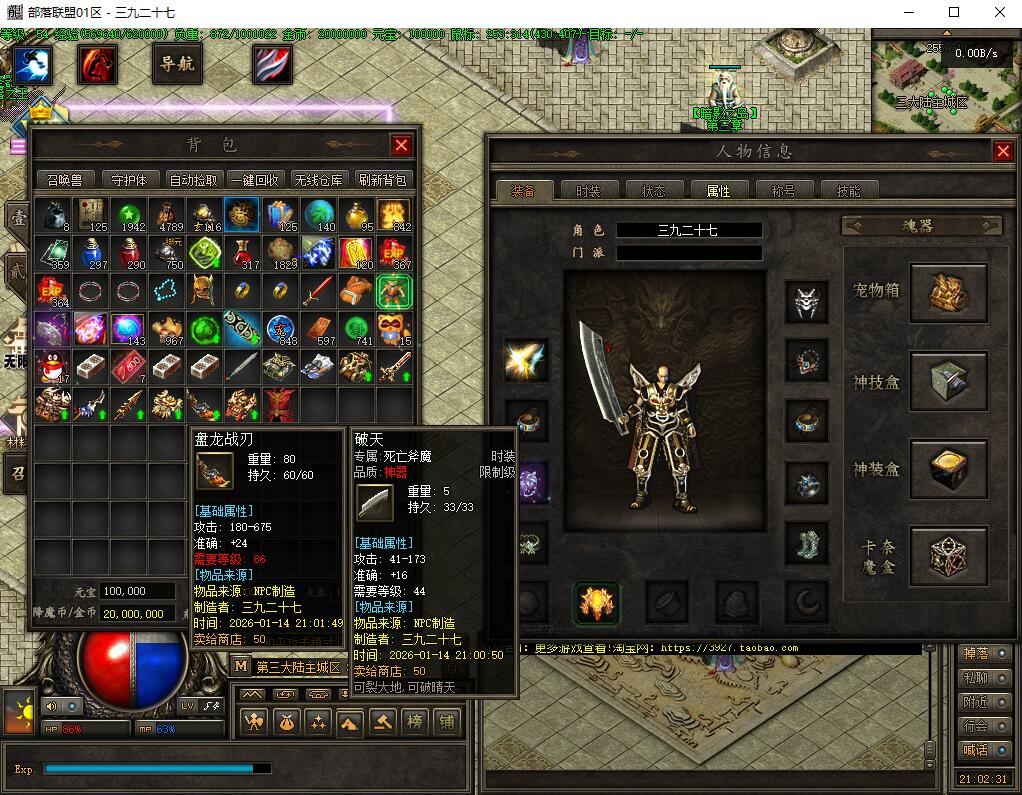Switch to the 时装 fashion tab
The width and height of the screenshot is (1022, 795).
click(581, 190)
